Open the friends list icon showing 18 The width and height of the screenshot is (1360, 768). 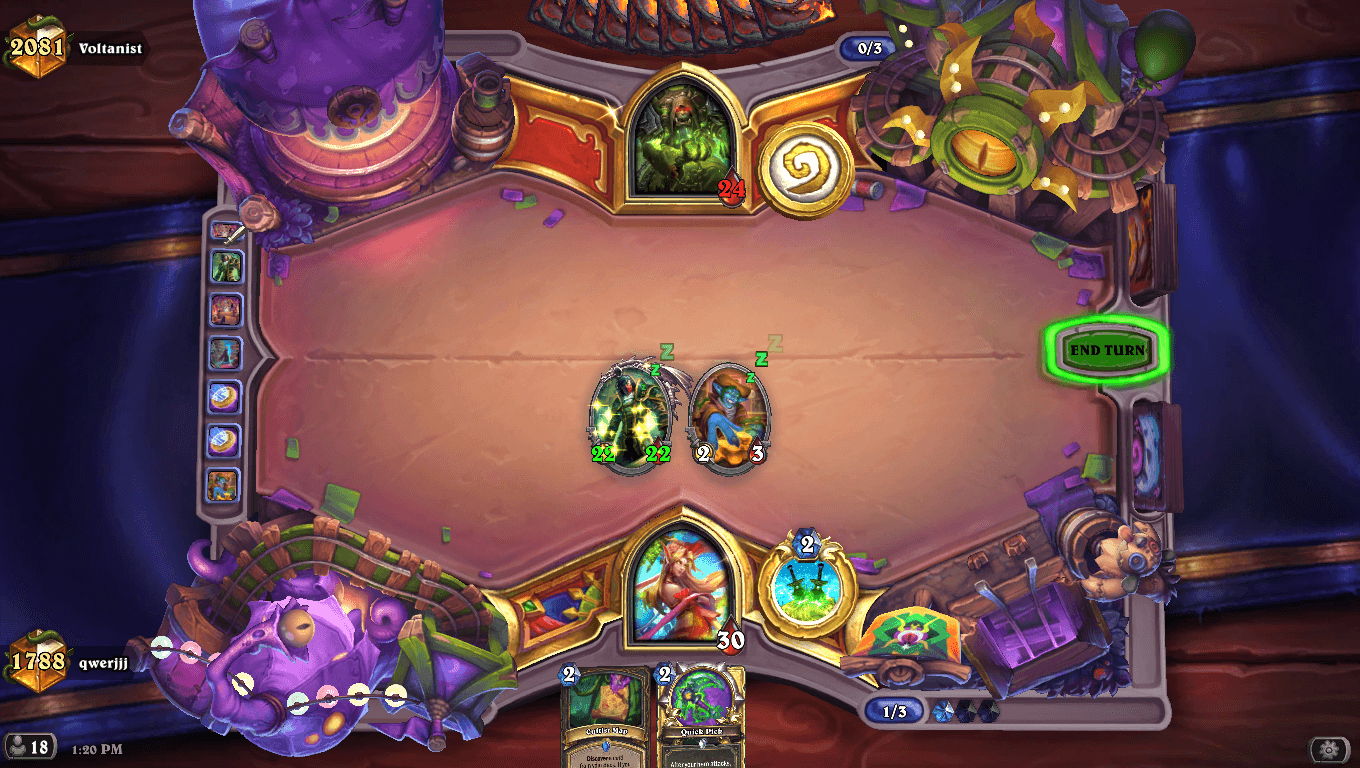click(x=29, y=746)
